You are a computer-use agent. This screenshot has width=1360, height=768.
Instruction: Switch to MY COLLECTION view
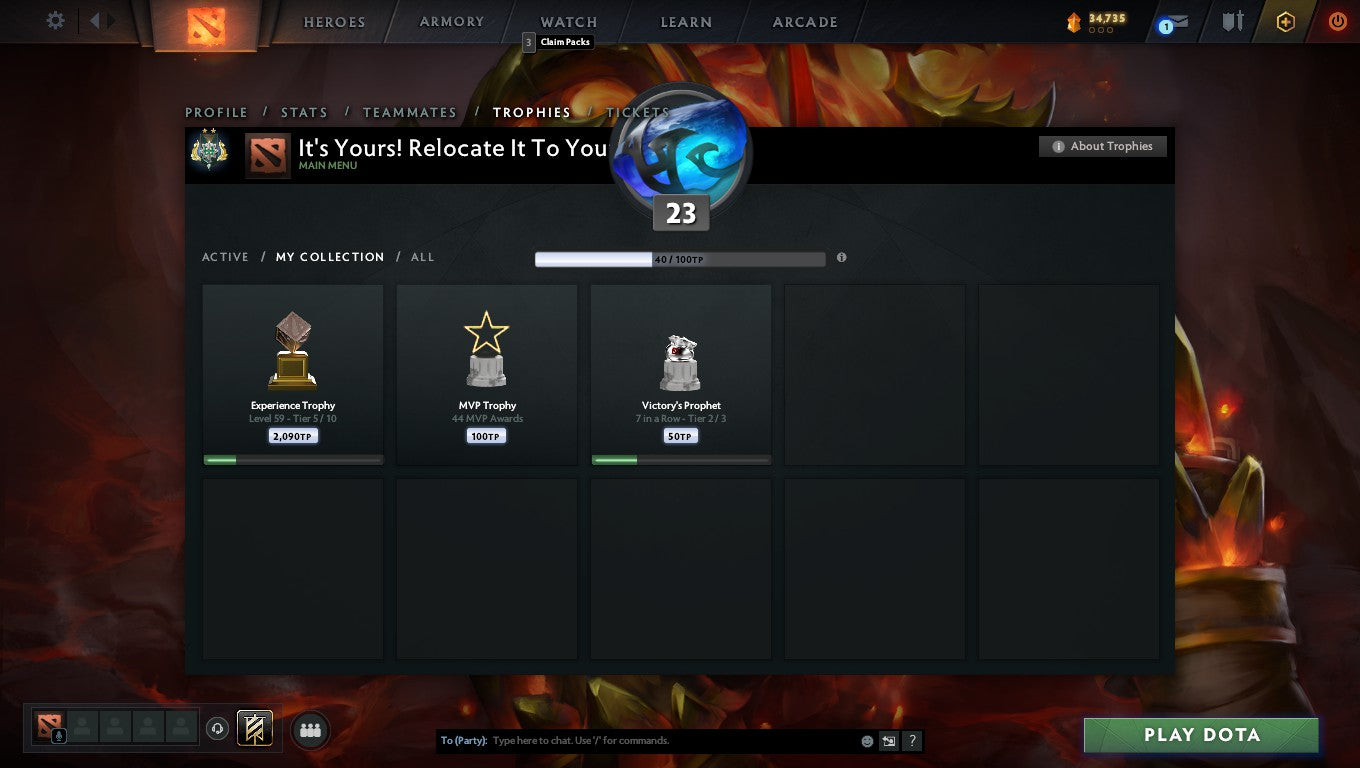(330, 257)
